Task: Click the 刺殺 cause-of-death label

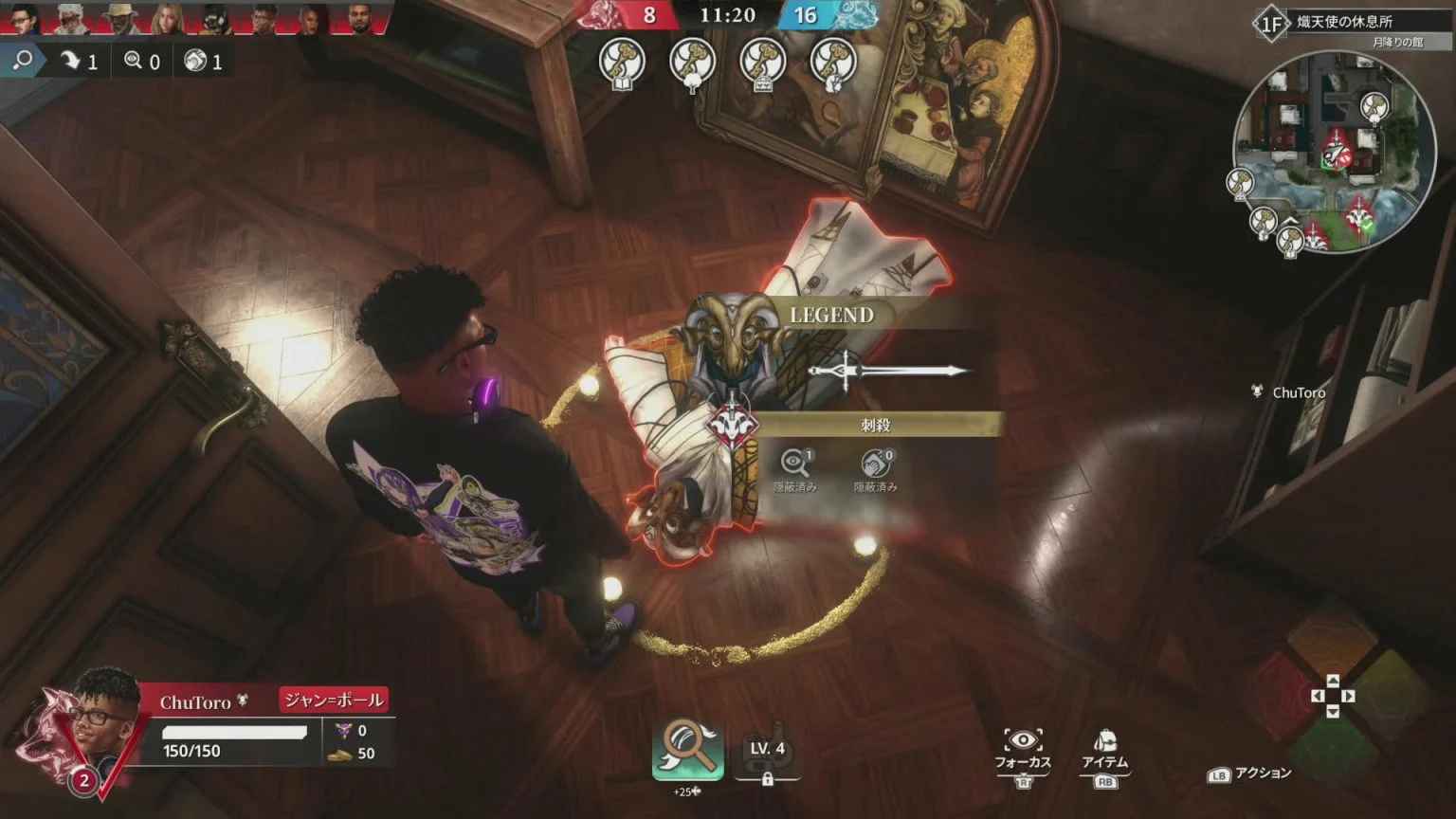Action: click(876, 426)
